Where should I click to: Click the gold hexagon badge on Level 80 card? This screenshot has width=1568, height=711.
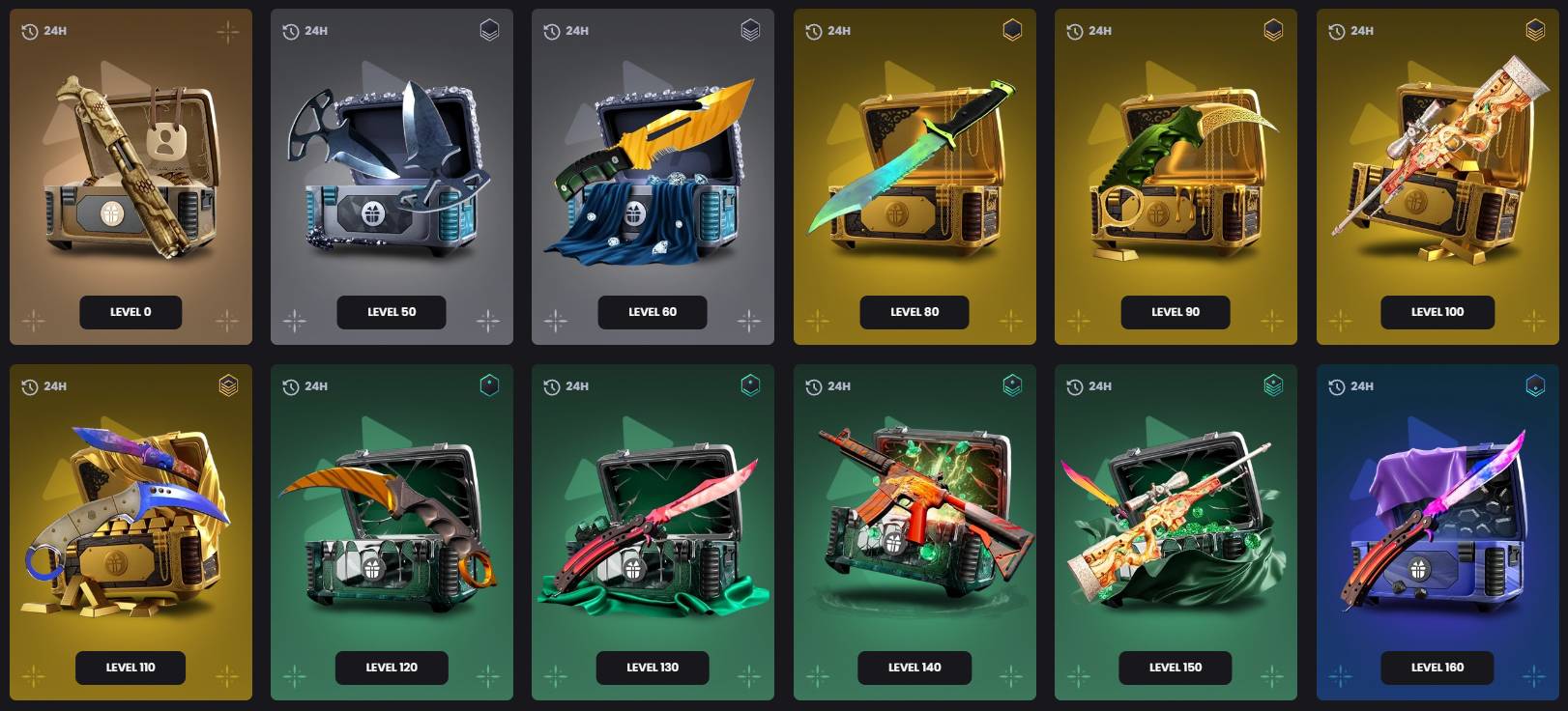click(1012, 30)
